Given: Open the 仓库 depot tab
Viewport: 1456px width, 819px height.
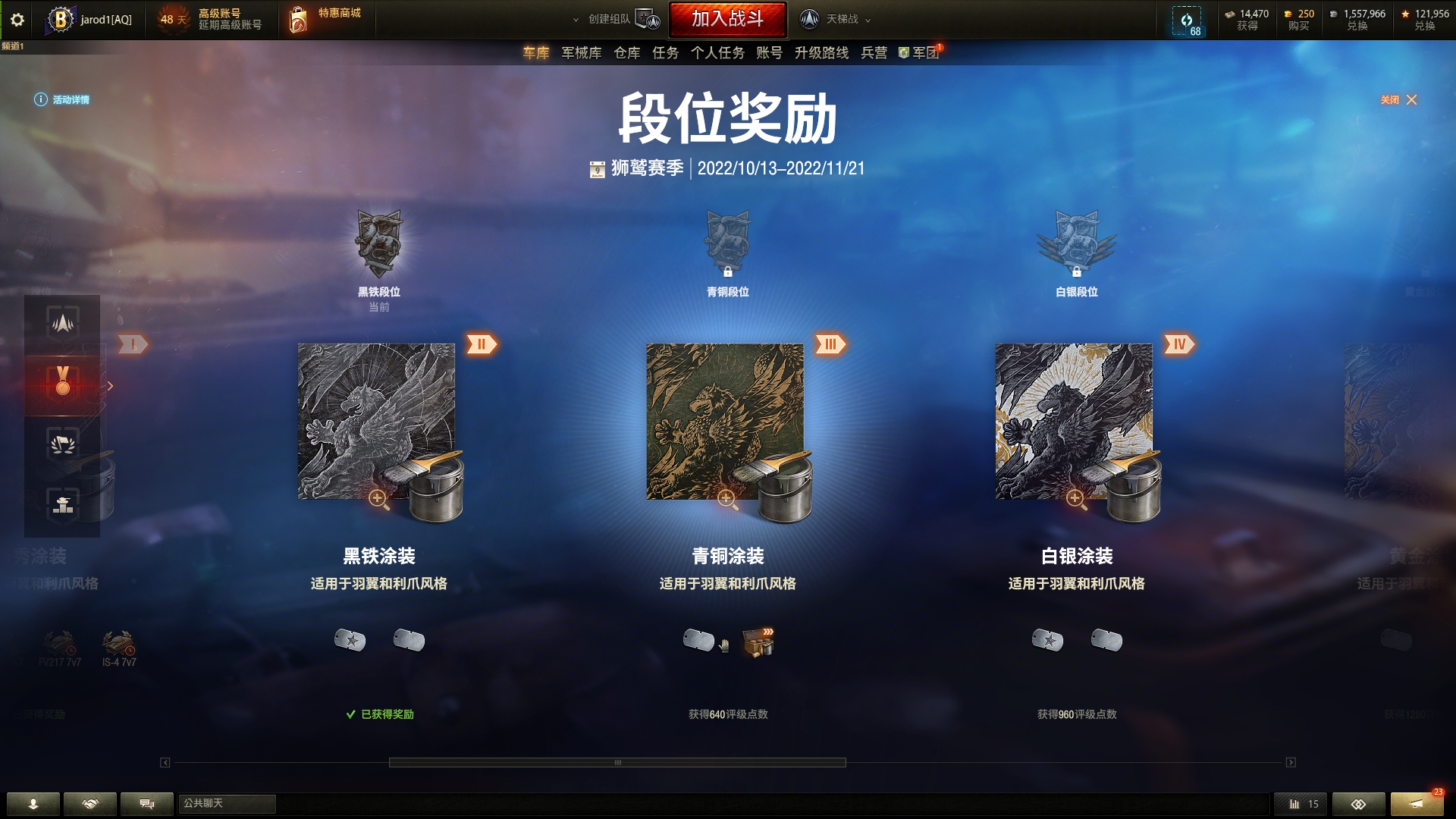Looking at the screenshot, I should [626, 53].
